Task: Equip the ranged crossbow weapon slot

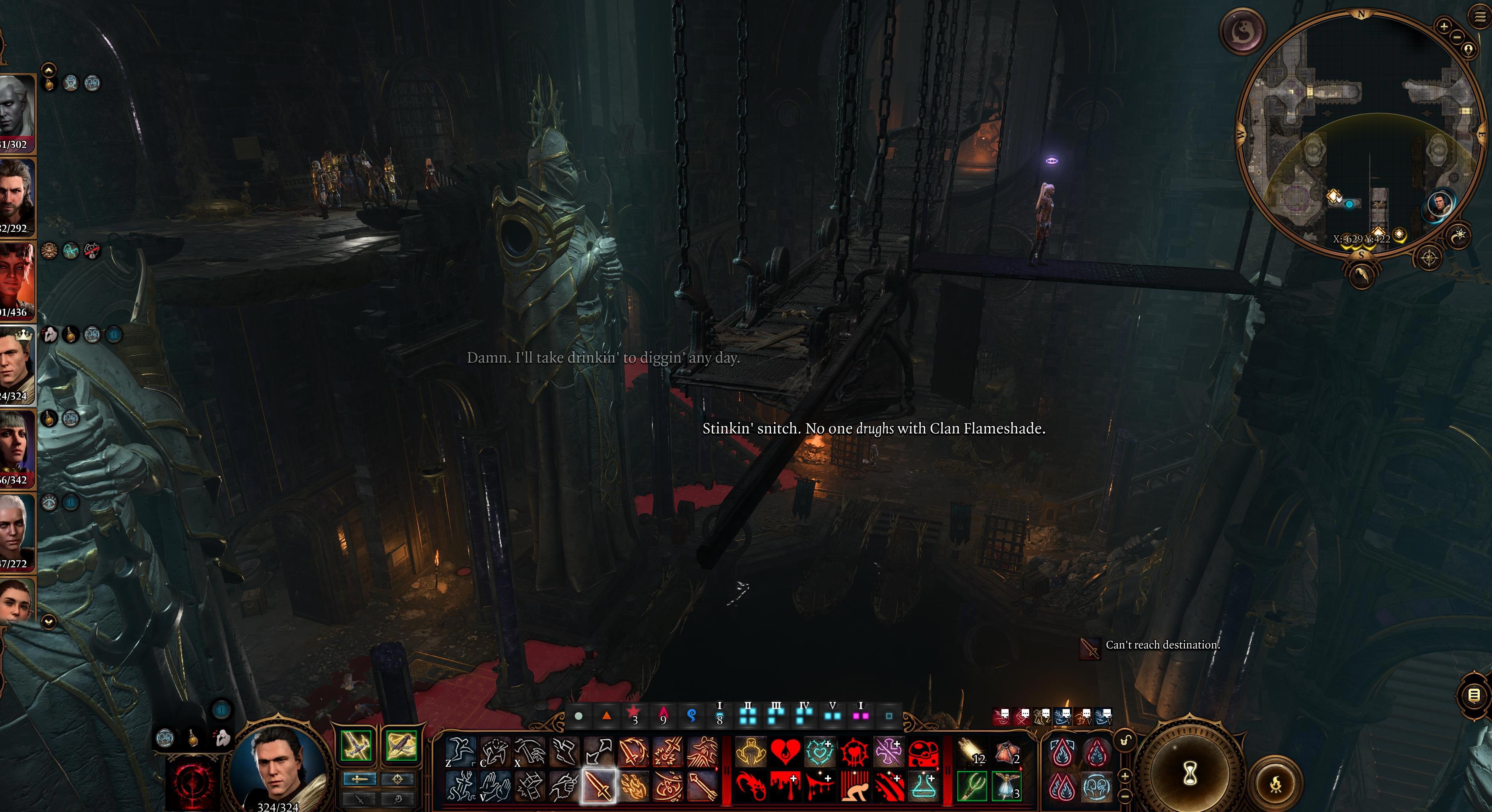Action: 401,746
